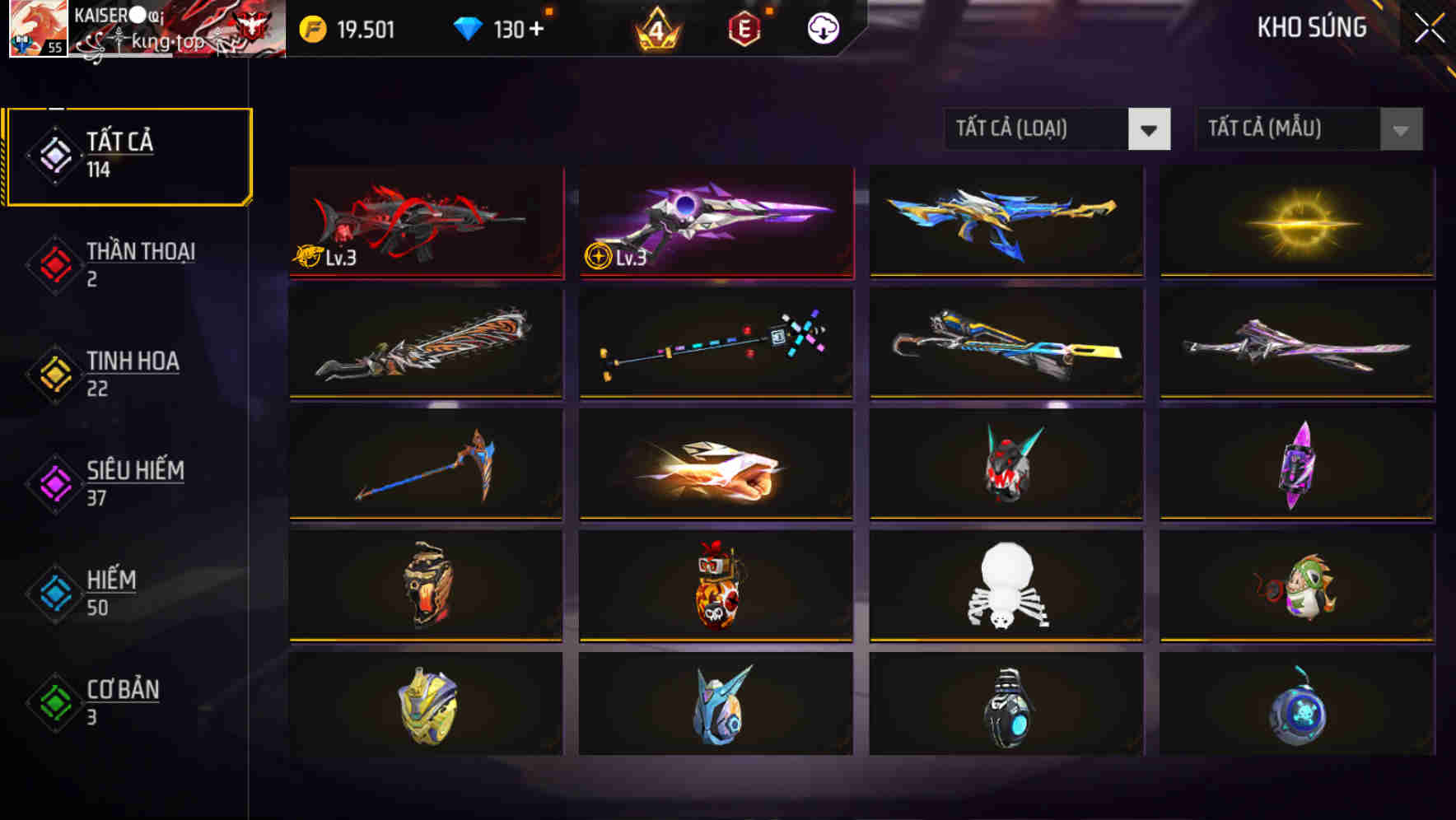Image resolution: width=1456 pixels, height=820 pixels.
Task: Toggle selection of the Lv.3 red AK skin
Action: (426, 222)
